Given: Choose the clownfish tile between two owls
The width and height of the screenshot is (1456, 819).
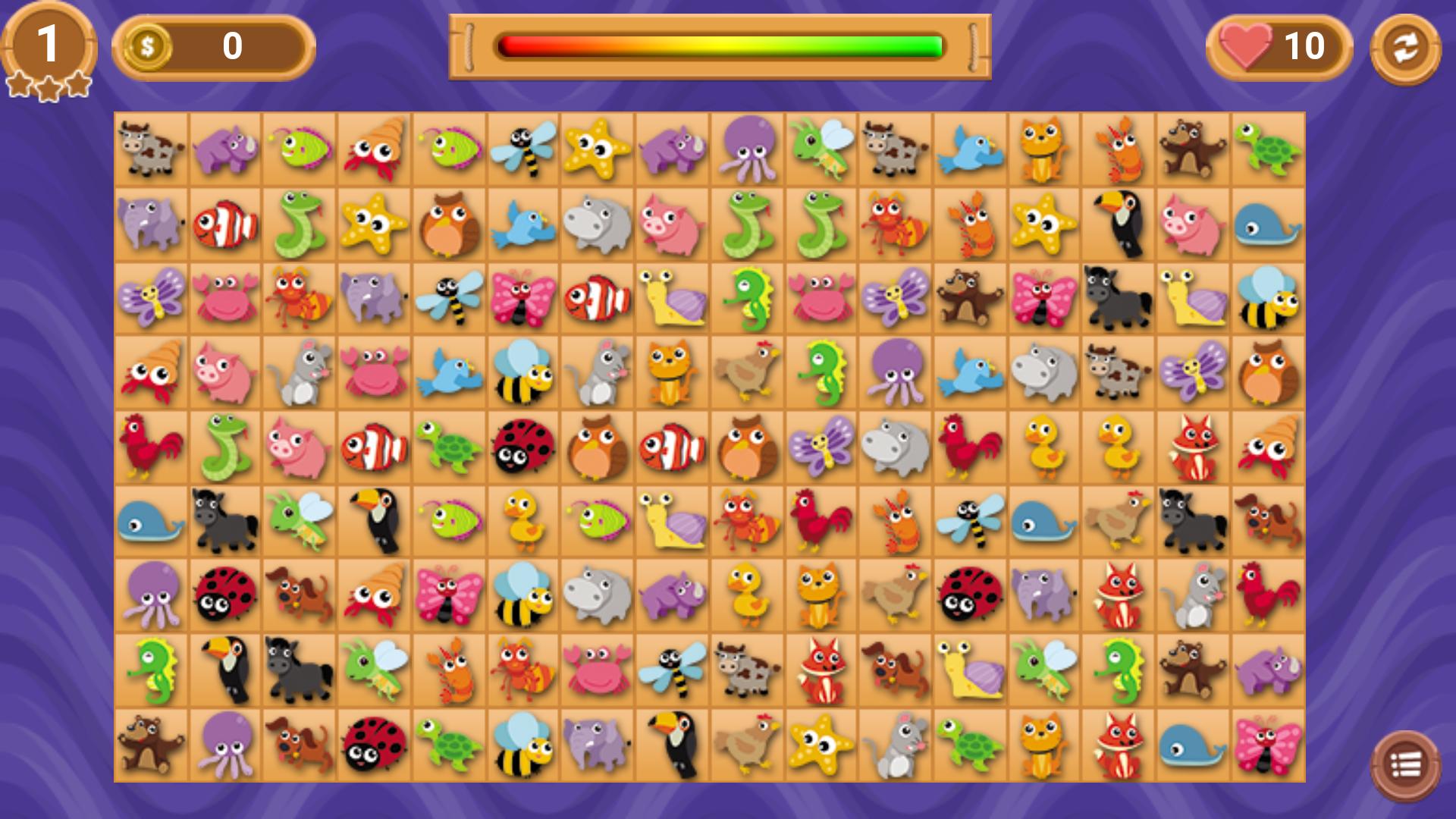Looking at the screenshot, I should (x=673, y=447).
